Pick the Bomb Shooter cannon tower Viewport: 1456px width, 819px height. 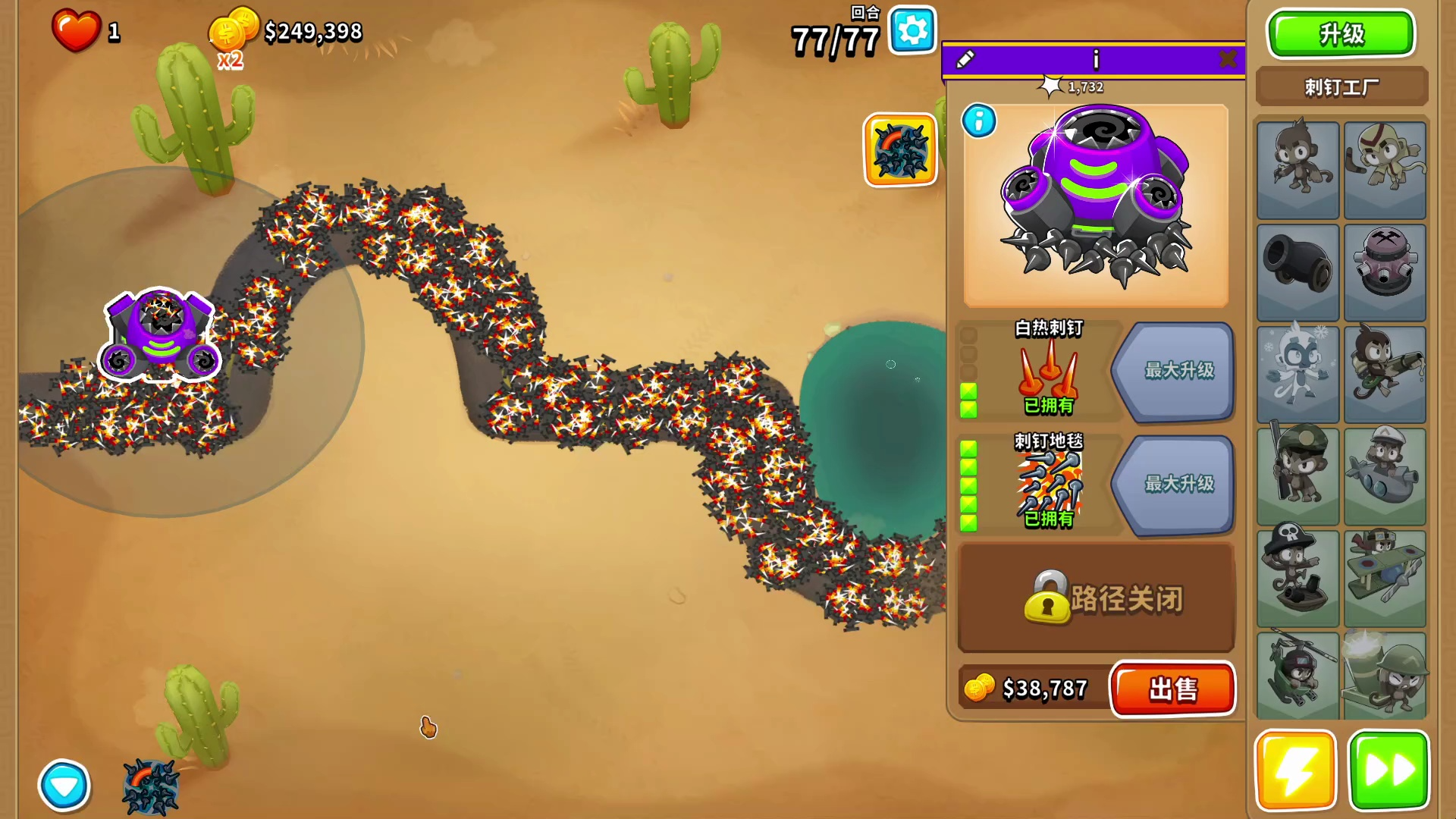(1298, 271)
